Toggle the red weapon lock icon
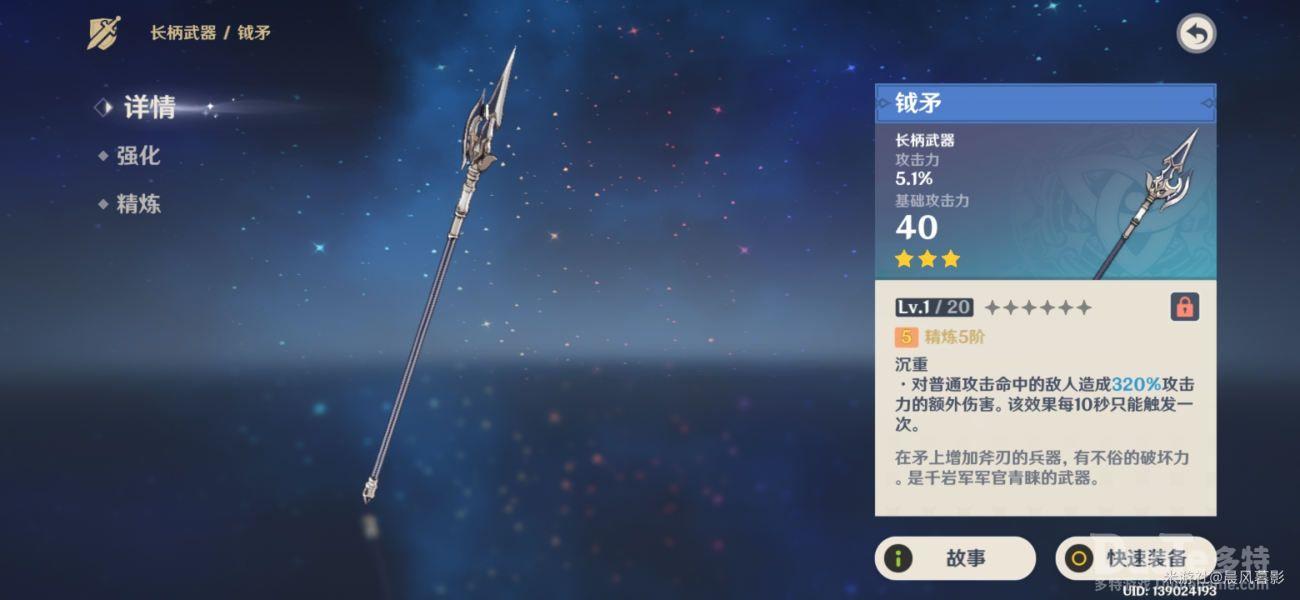1300x600 pixels. pos(1184,307)
